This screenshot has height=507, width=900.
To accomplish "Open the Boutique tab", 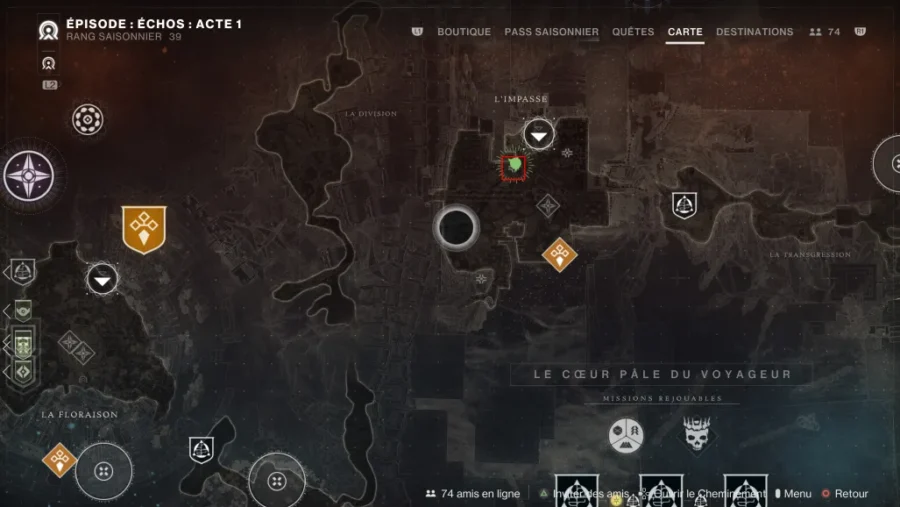I will coord(464,32).
